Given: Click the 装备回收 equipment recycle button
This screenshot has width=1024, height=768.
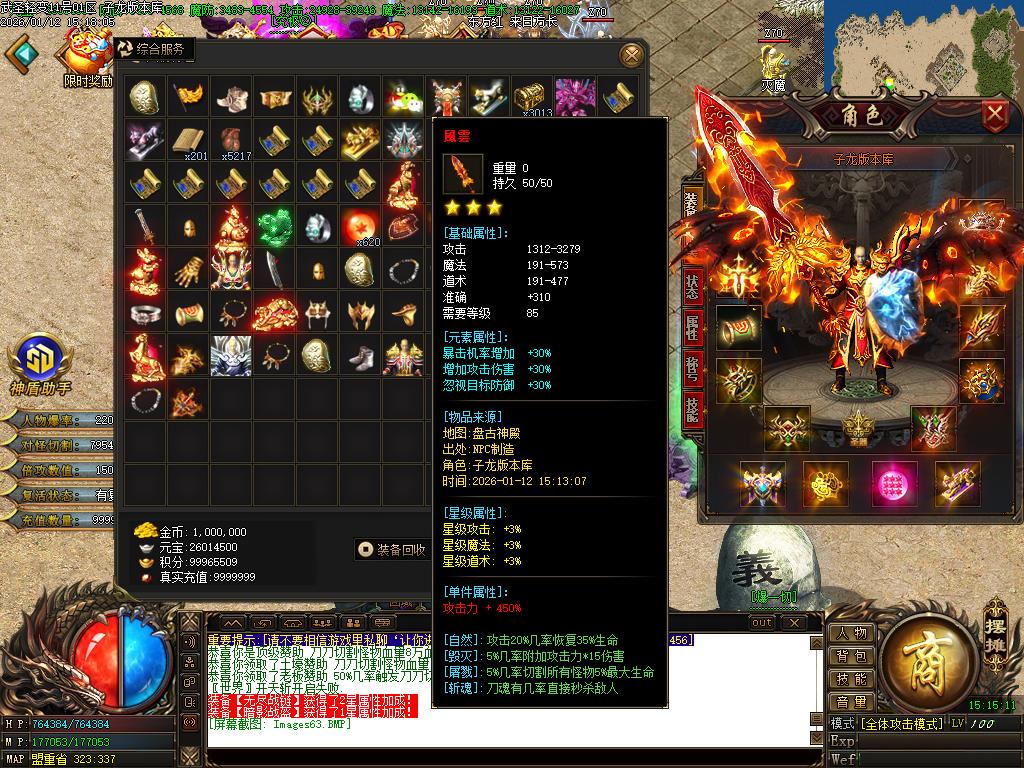Looking at the screenshot, I should (x=392, y=549).
